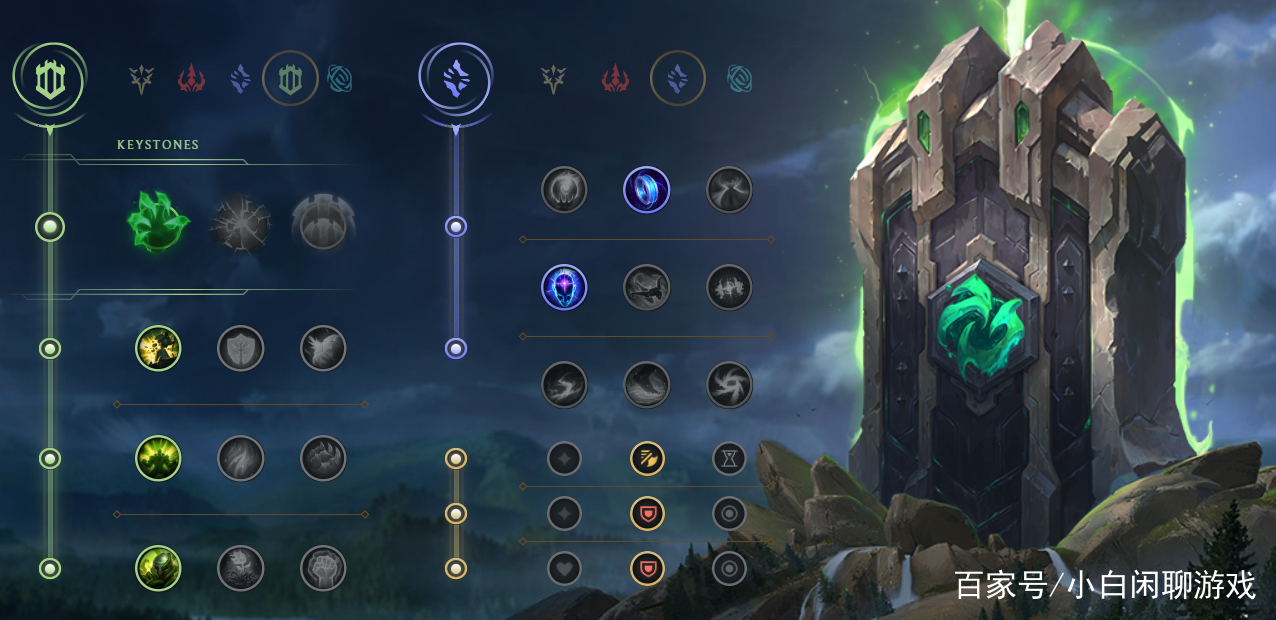Choose the Aftershock keystone
Viewport: 1276px width, 620px height.
click(240, 224)
